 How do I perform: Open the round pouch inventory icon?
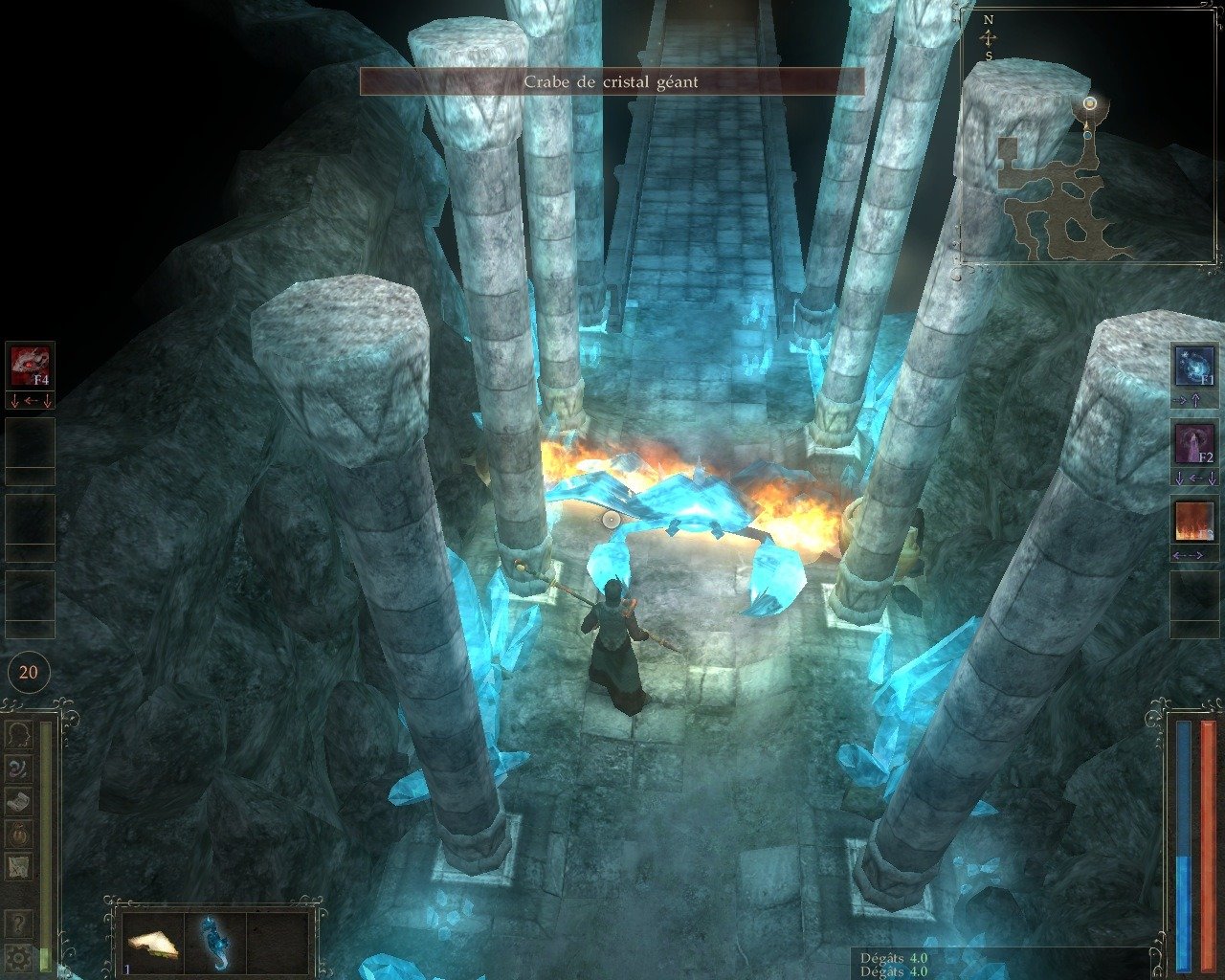(19, 834)
